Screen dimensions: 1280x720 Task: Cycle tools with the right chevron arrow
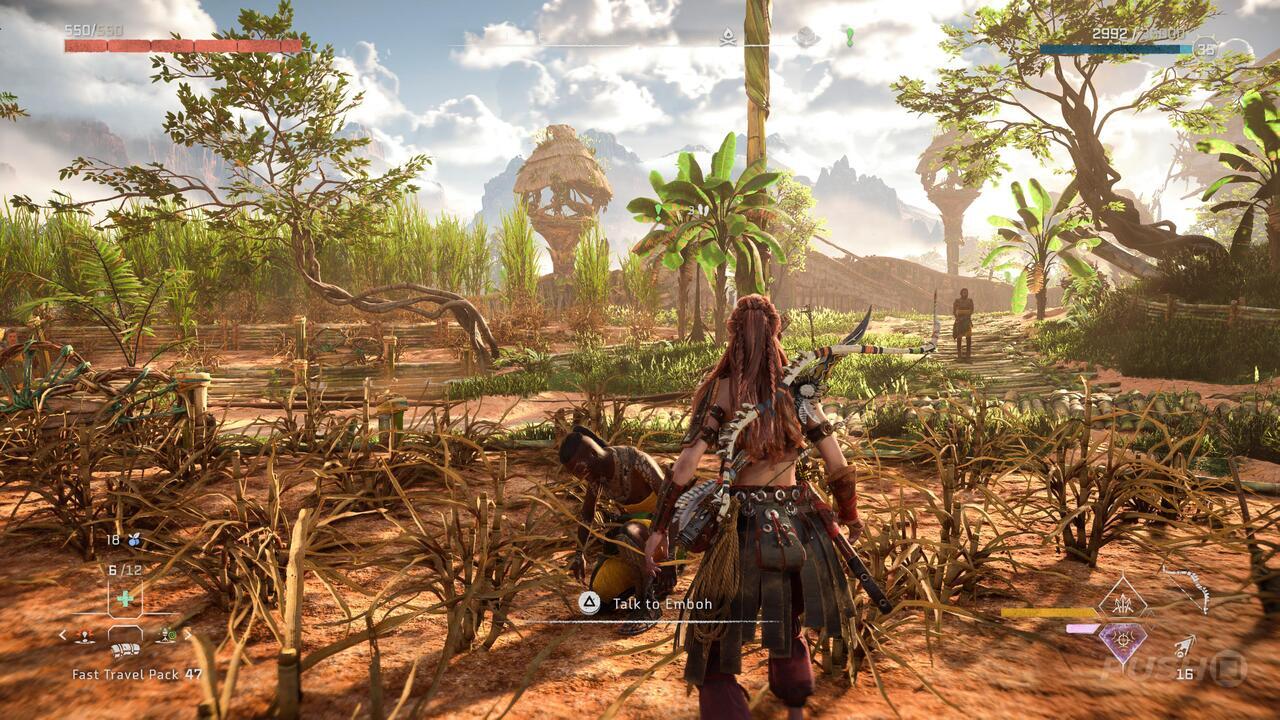(x=188, y=635)
